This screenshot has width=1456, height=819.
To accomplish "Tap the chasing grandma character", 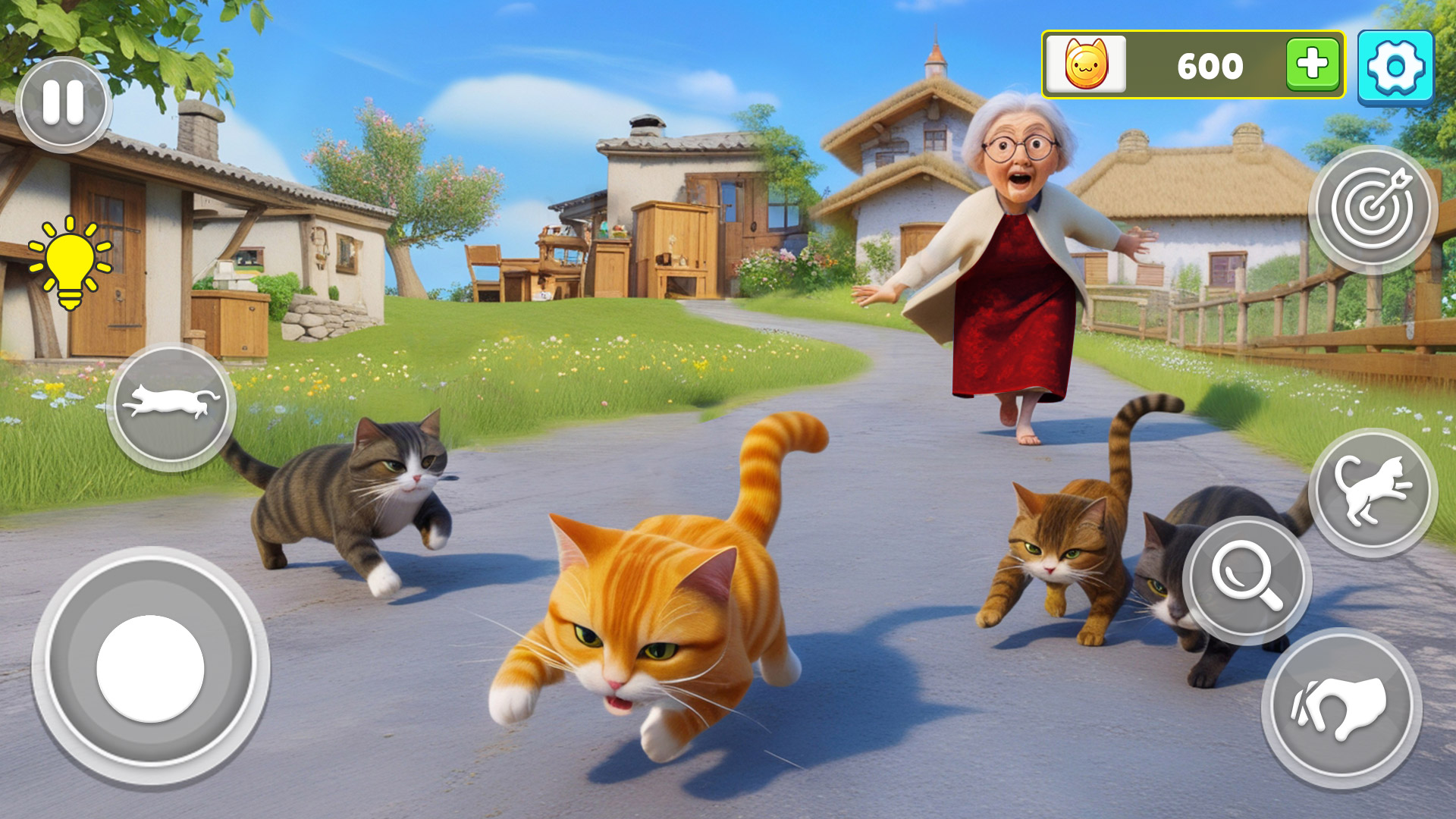I will coord(1009,265).
